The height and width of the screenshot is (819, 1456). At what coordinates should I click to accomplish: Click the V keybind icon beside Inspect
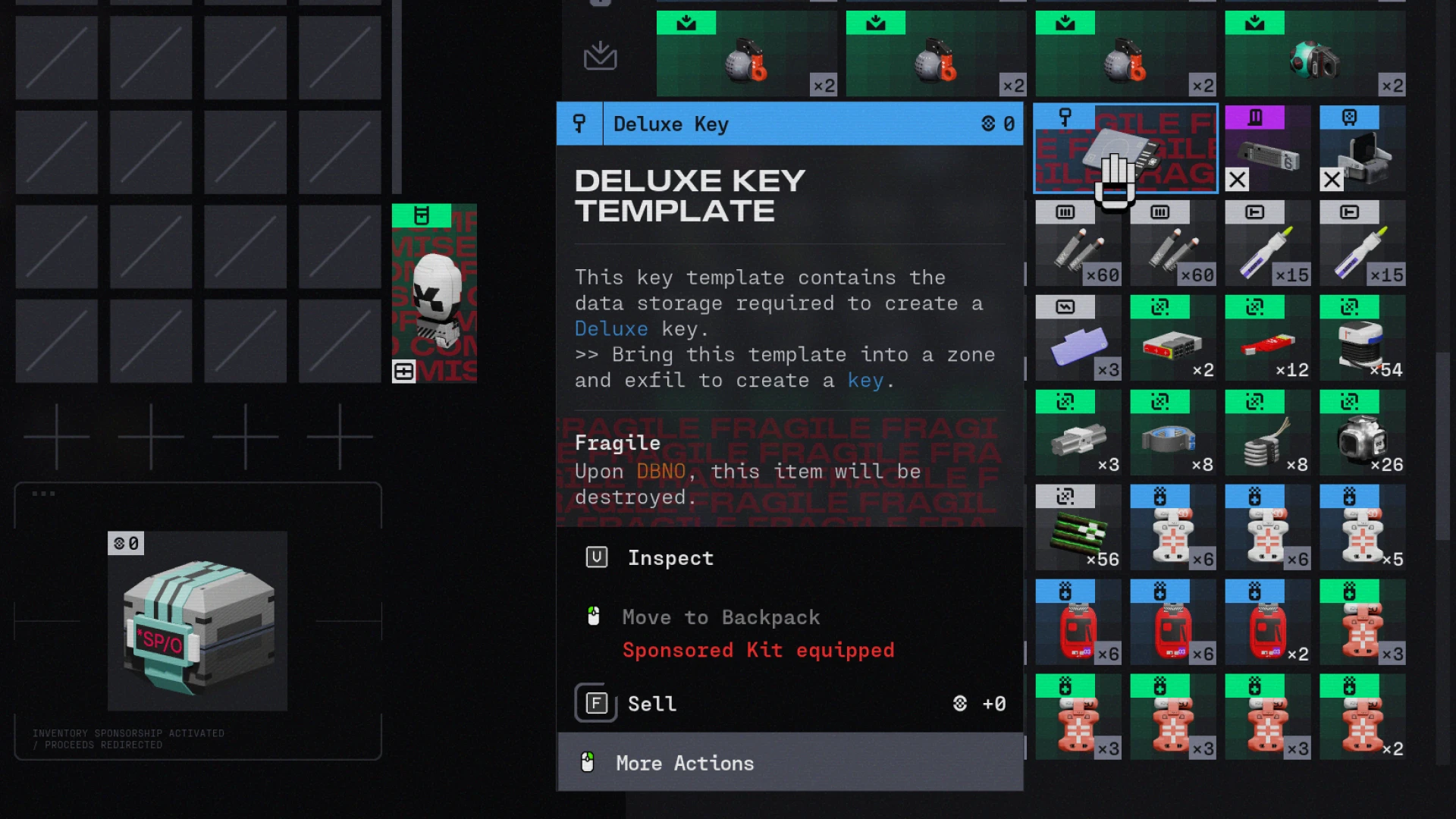point(597,557)
